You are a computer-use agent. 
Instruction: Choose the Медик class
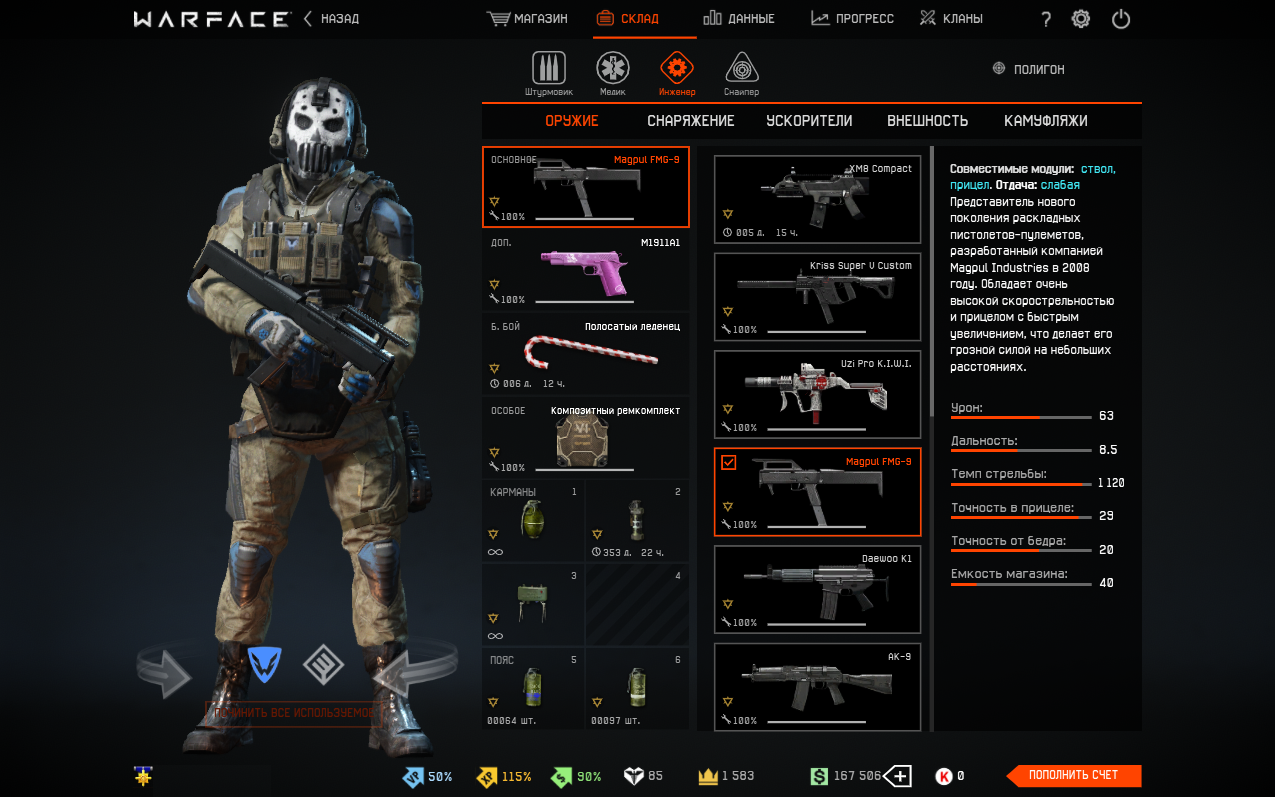pos(612,73)
